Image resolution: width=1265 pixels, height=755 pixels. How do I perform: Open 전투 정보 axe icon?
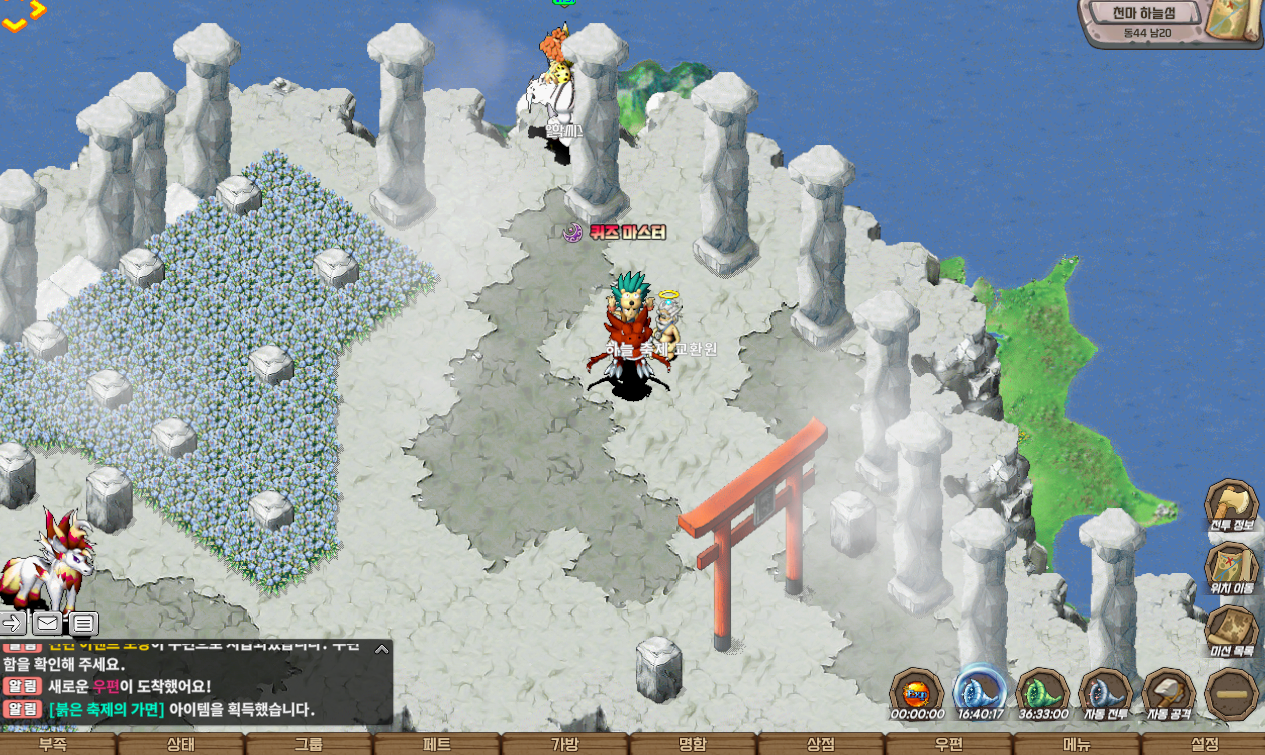pos(1230,505)
